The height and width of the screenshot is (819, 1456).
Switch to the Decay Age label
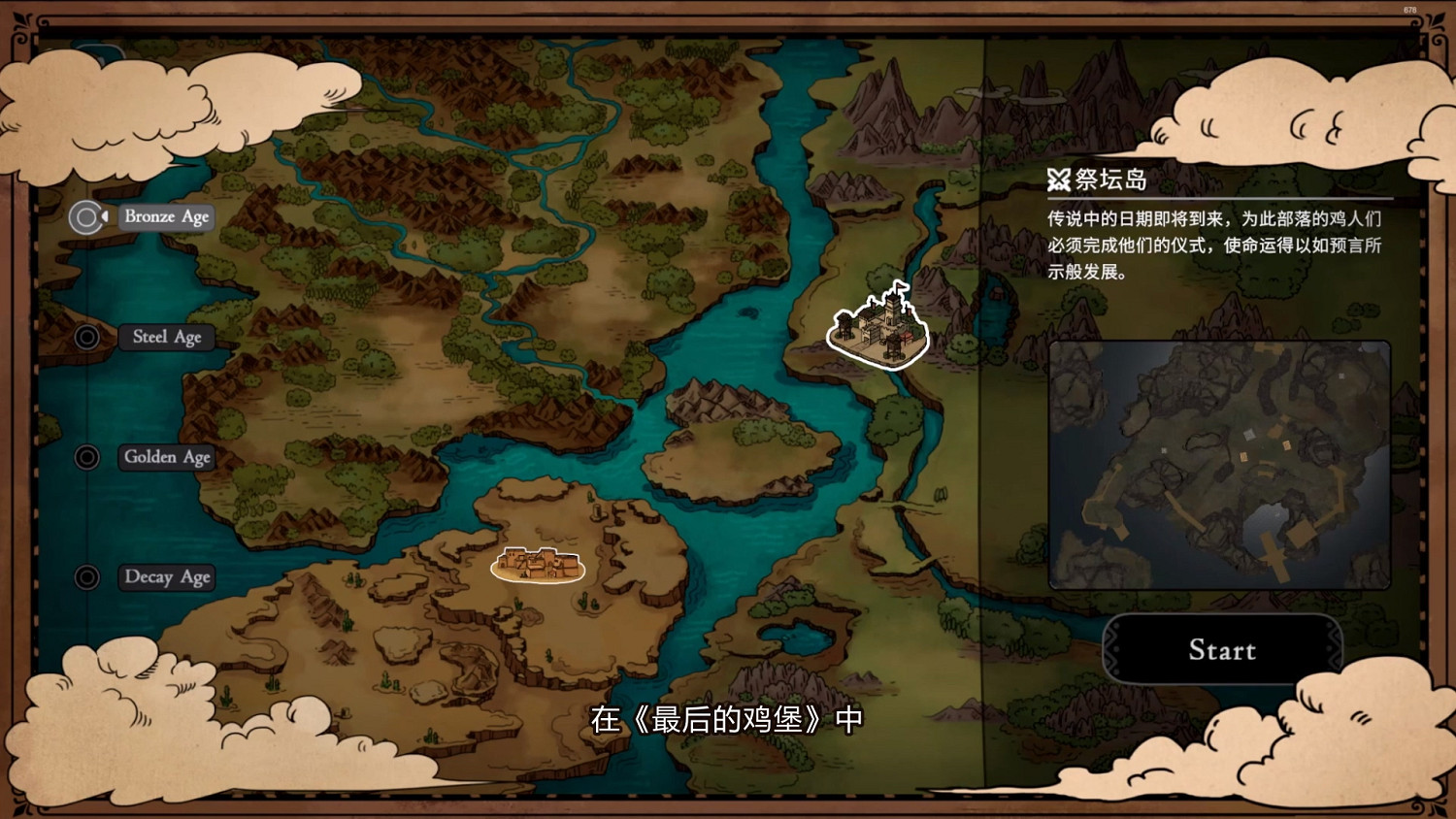pos(166,576)
